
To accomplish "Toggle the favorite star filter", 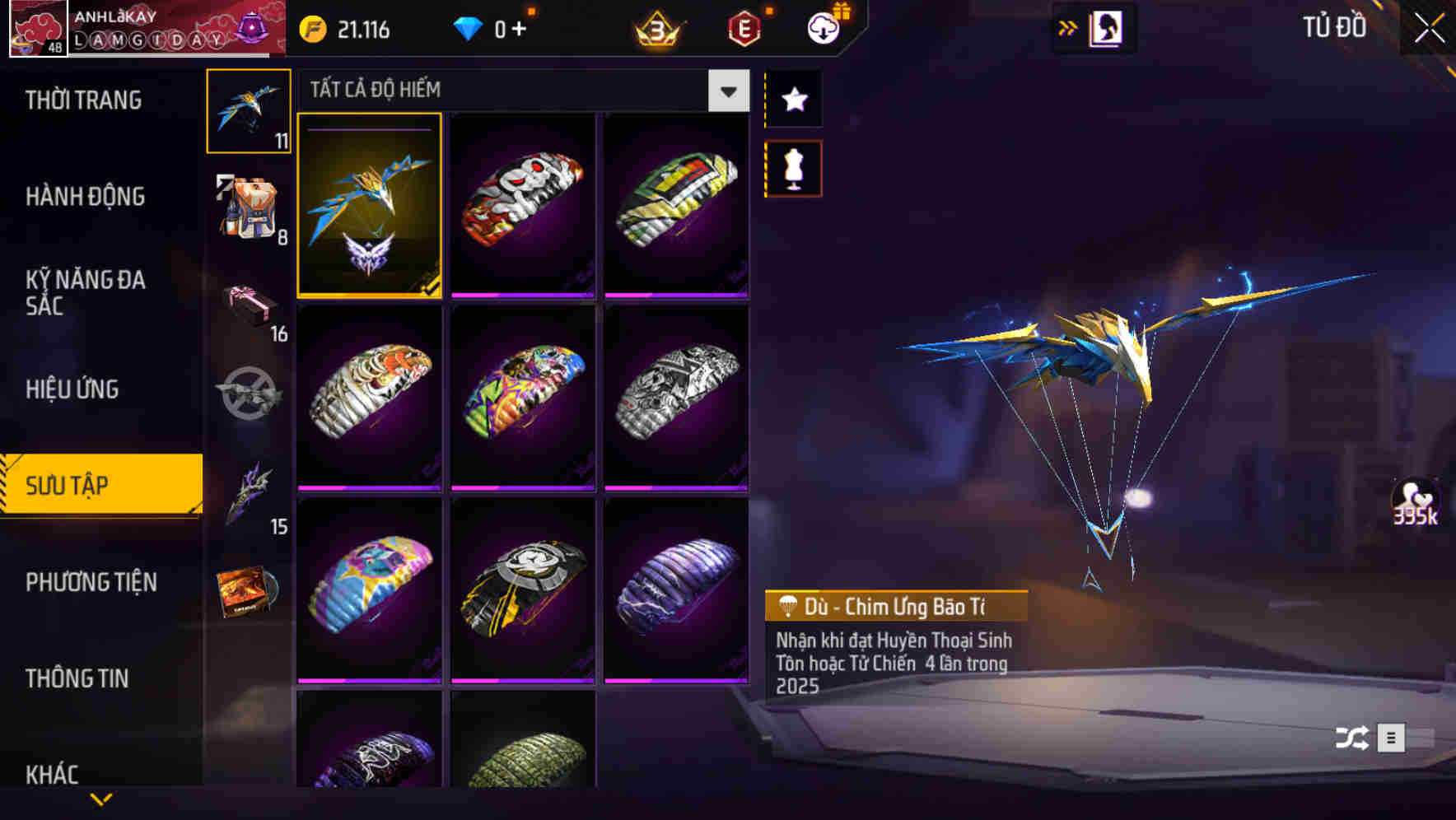I will [x=792, y=100].
